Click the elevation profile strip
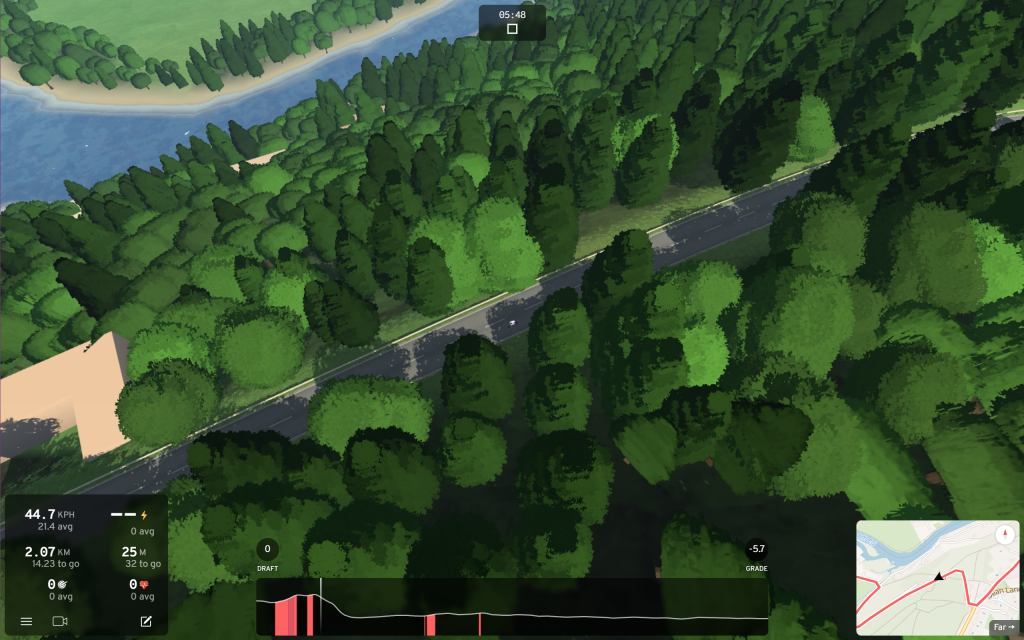The image size is (1024, 640). tap(512, 607)
